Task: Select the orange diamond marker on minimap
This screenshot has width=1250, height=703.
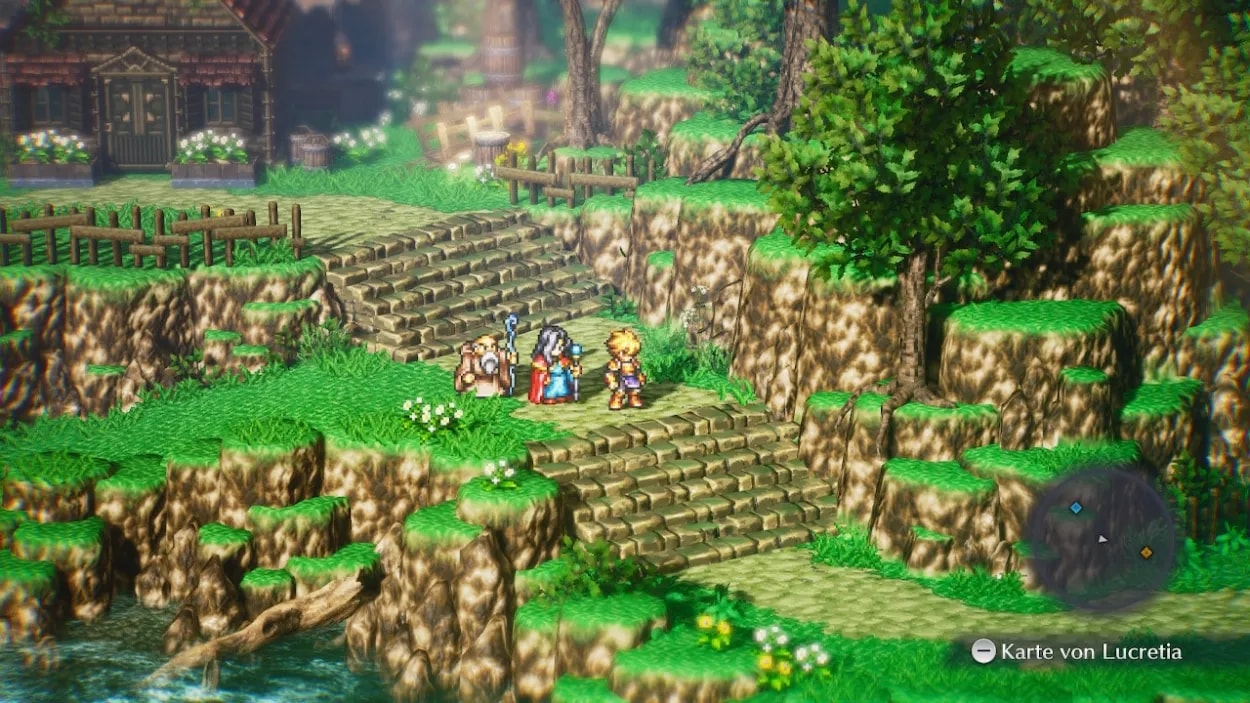Action: point(1146,552)
